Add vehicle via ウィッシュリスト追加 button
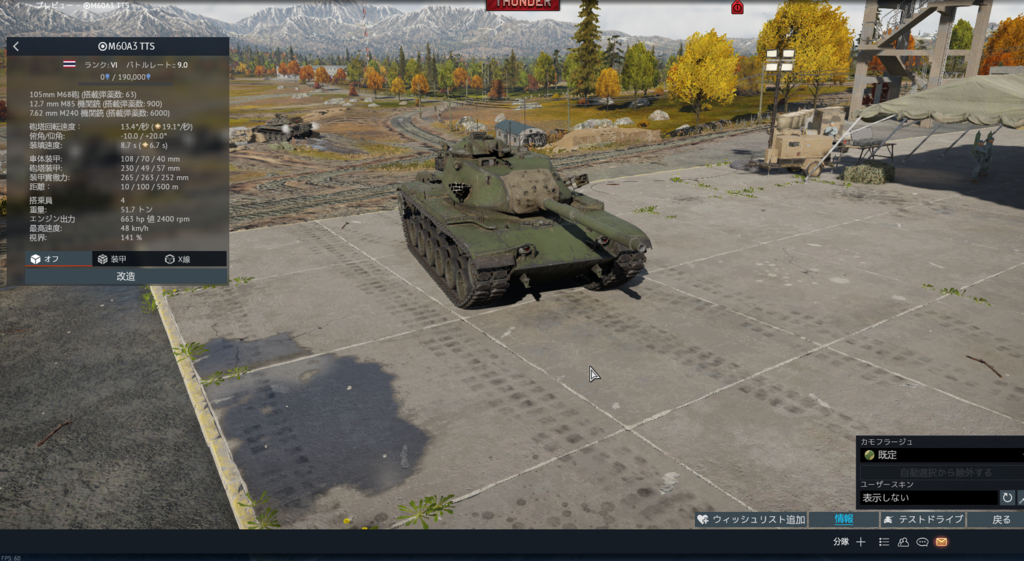Image resolution: width=1024 pixels, height=561 pixels. 751,519
